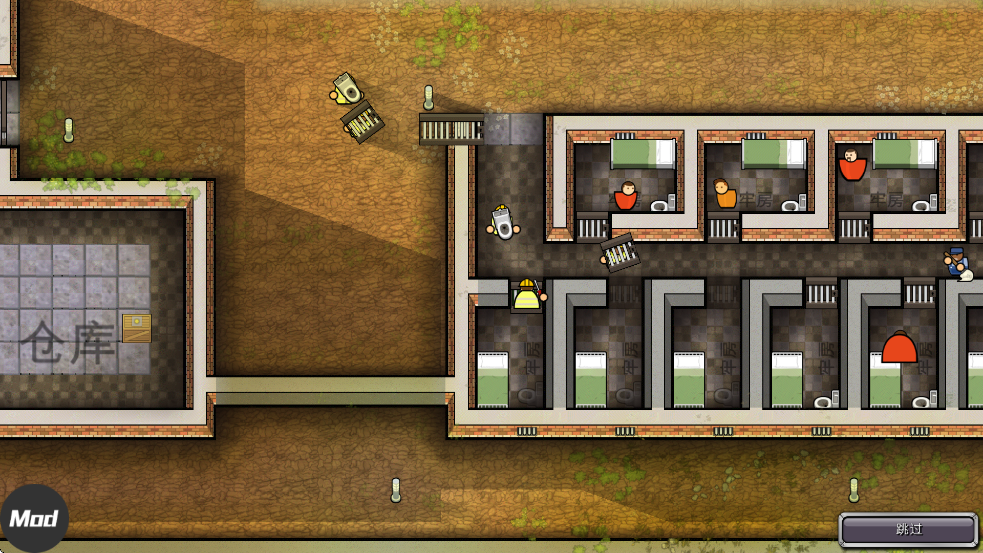This screenshot has width=983, height=553.
Task: Skip the cutscene with the 跳过 button
Action: [908, 529]
